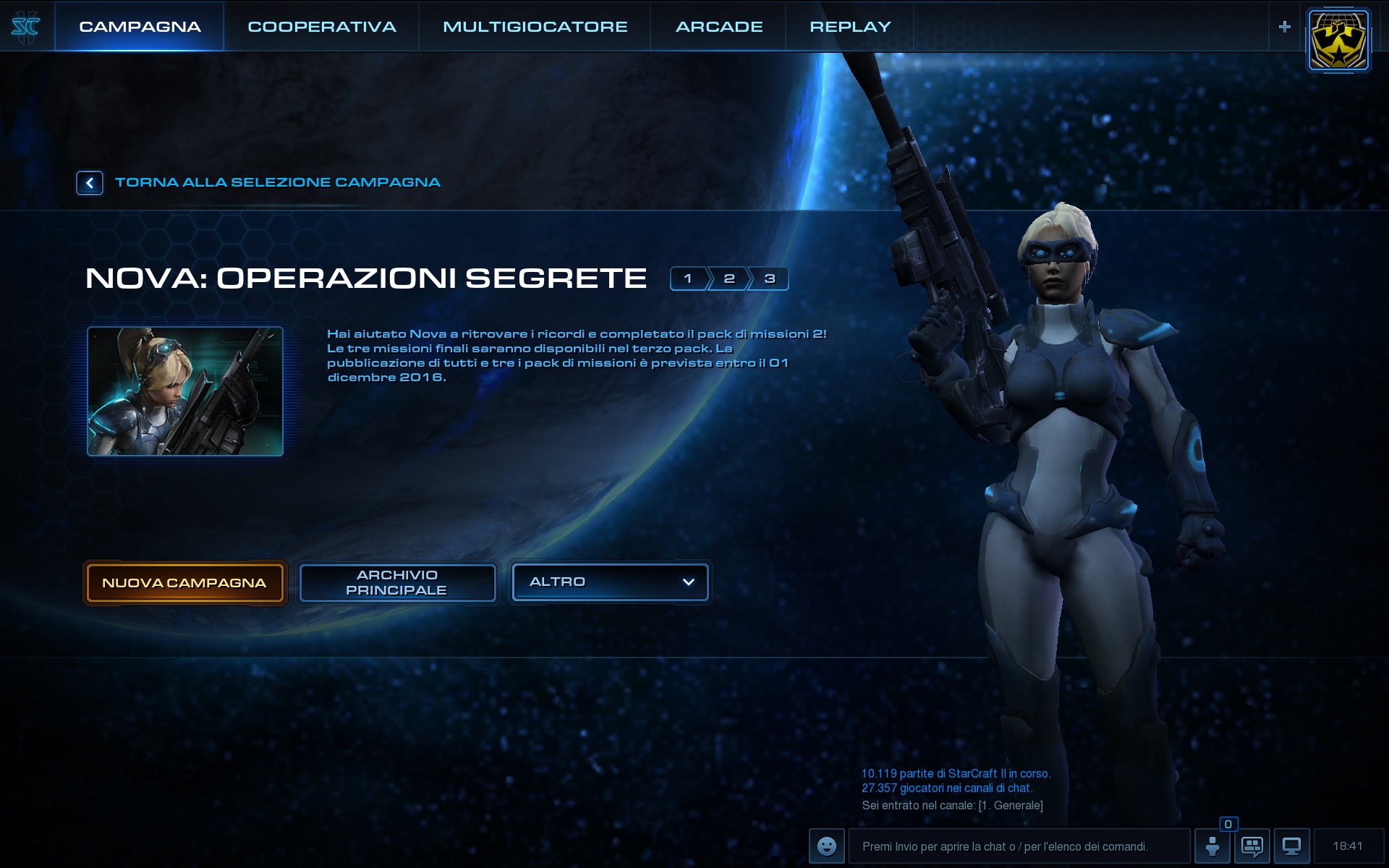The height and width of the screenshot is (868, 1389).
Task: Open the chat channels icon
Action: pyautogui.click(x=1252, y=846)
